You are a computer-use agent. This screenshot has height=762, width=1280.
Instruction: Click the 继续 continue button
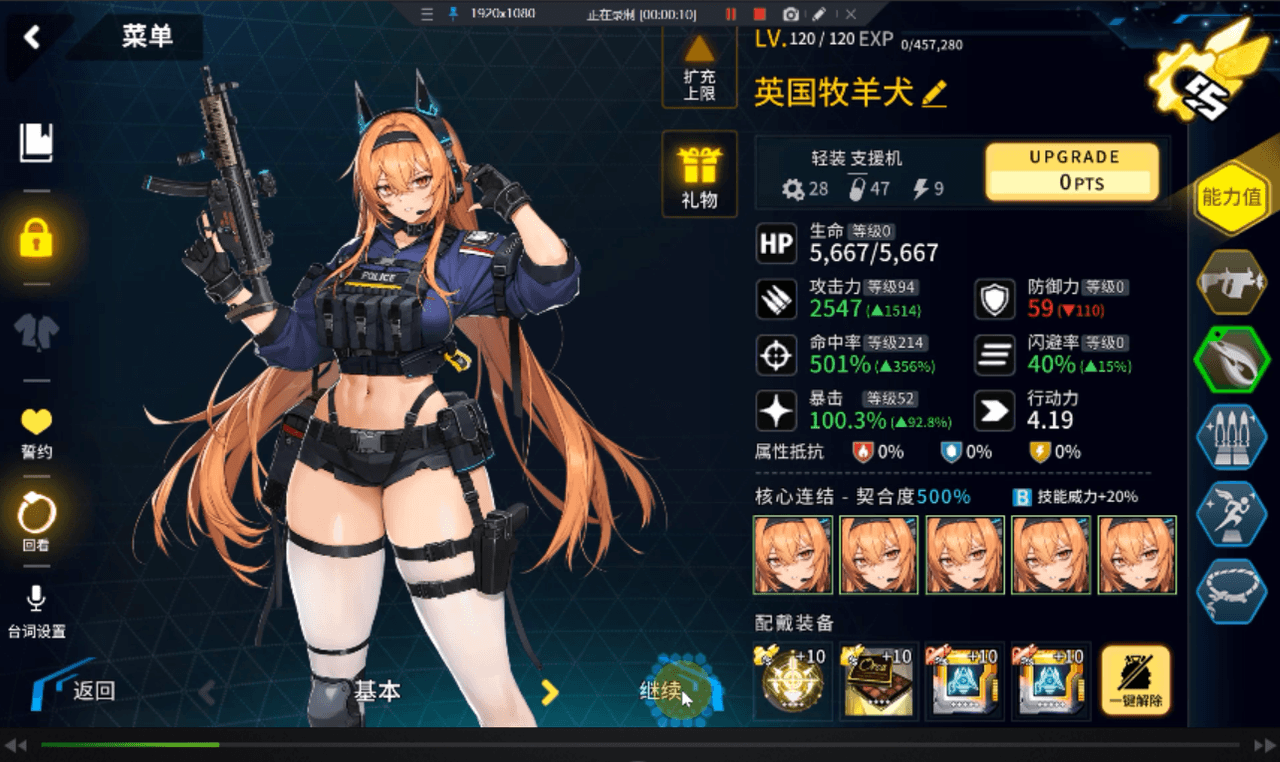point(672,690)
